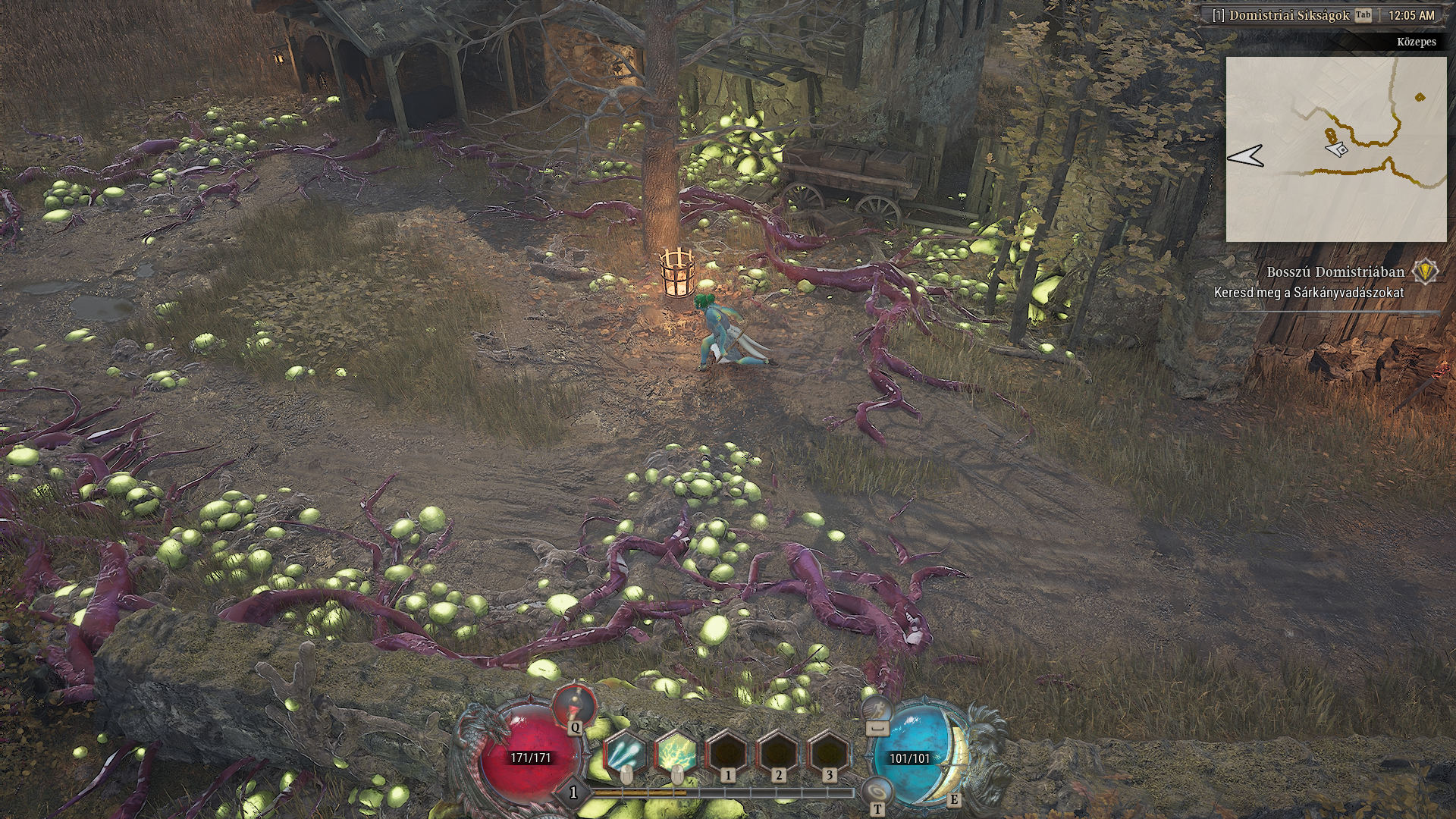Image resolution: width=1456 pixels, height=819 pixels.
Task: Activate the green lightning skill
Action: coord(676,754)
